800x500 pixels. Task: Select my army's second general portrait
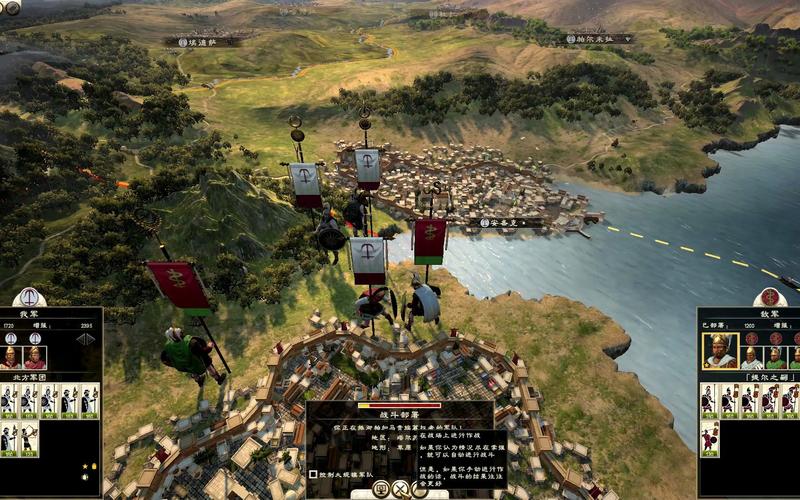pos(35,357)
